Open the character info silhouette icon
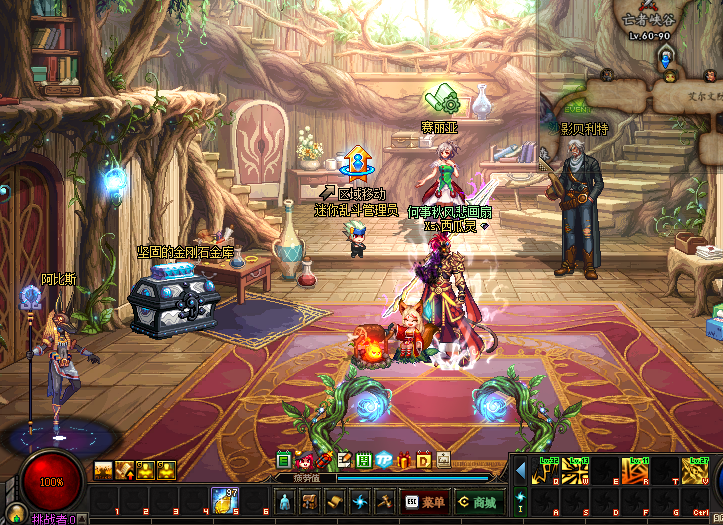The height and width of the screenshot is (525, 723). click(x=285, y=502)
